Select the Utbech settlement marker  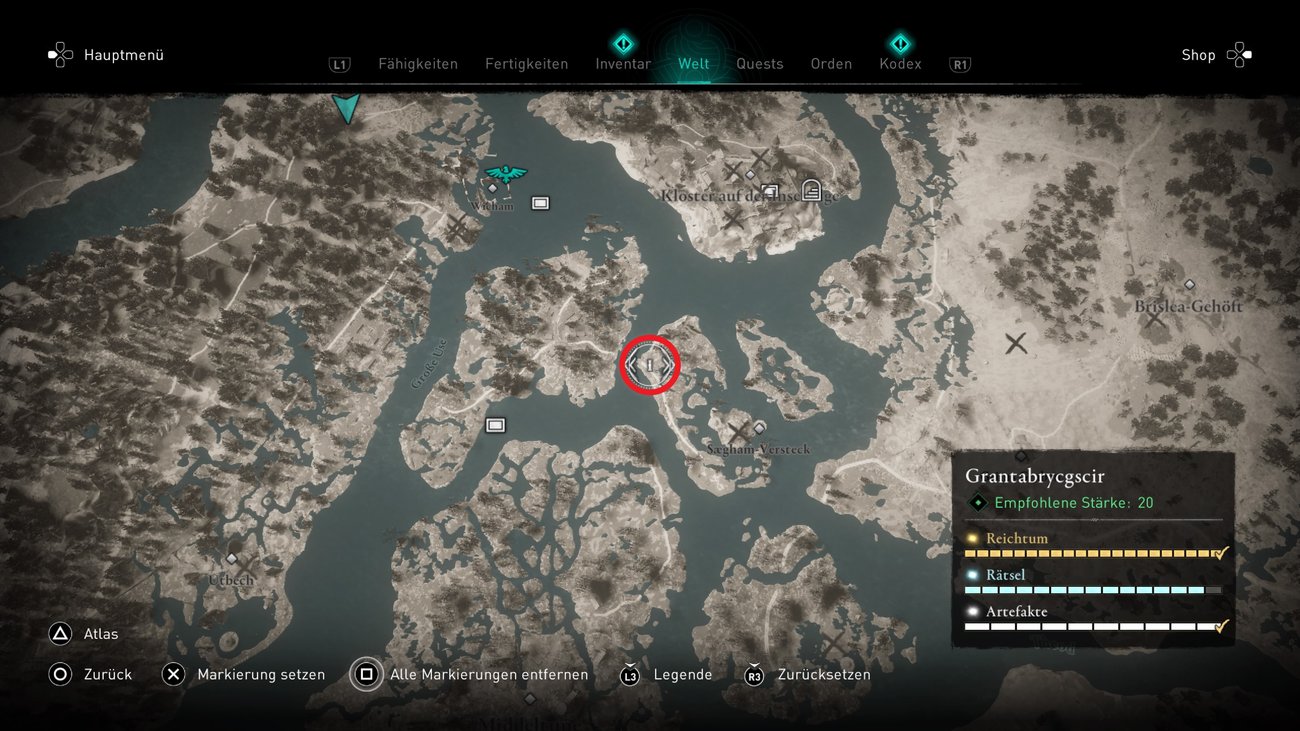click(231, 560)
